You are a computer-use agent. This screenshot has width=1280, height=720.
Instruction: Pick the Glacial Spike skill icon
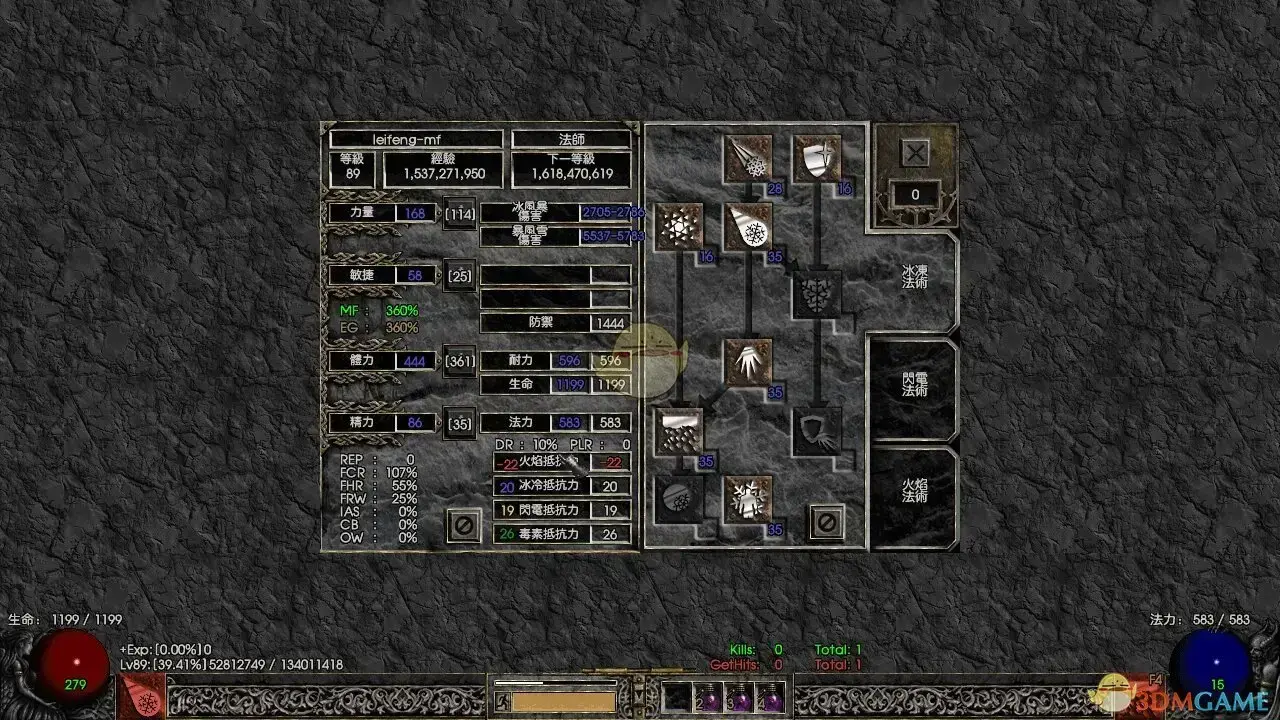pyautogui.click(x=747, y=363)
